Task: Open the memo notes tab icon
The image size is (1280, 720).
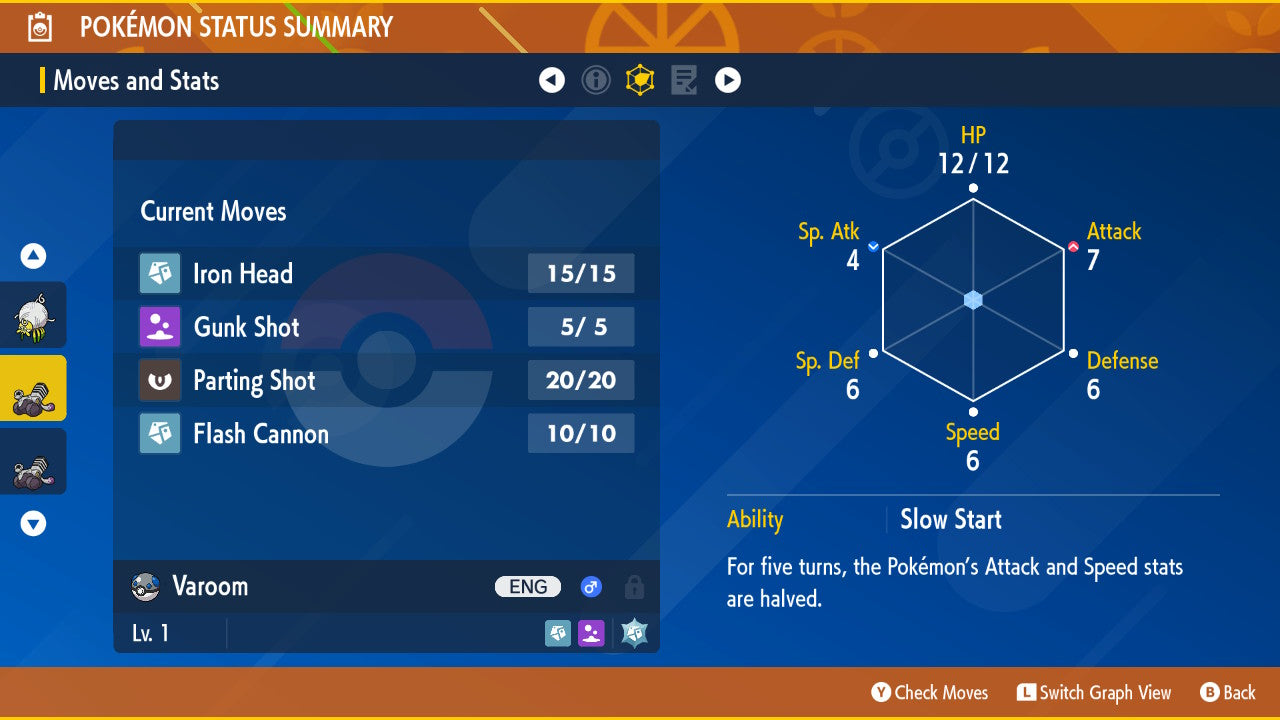Action: pos(684,80)
